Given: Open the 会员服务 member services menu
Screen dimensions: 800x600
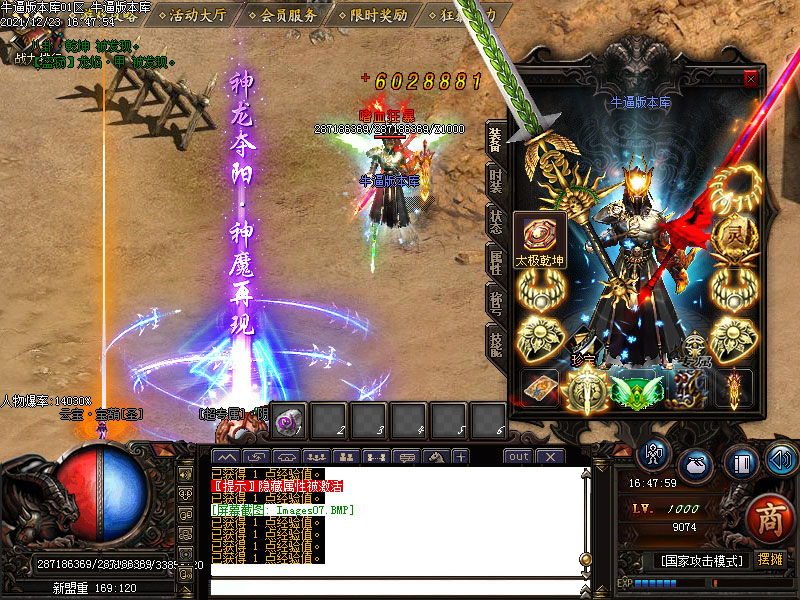Looking at the screenshot, I should [x=289, y=15].
